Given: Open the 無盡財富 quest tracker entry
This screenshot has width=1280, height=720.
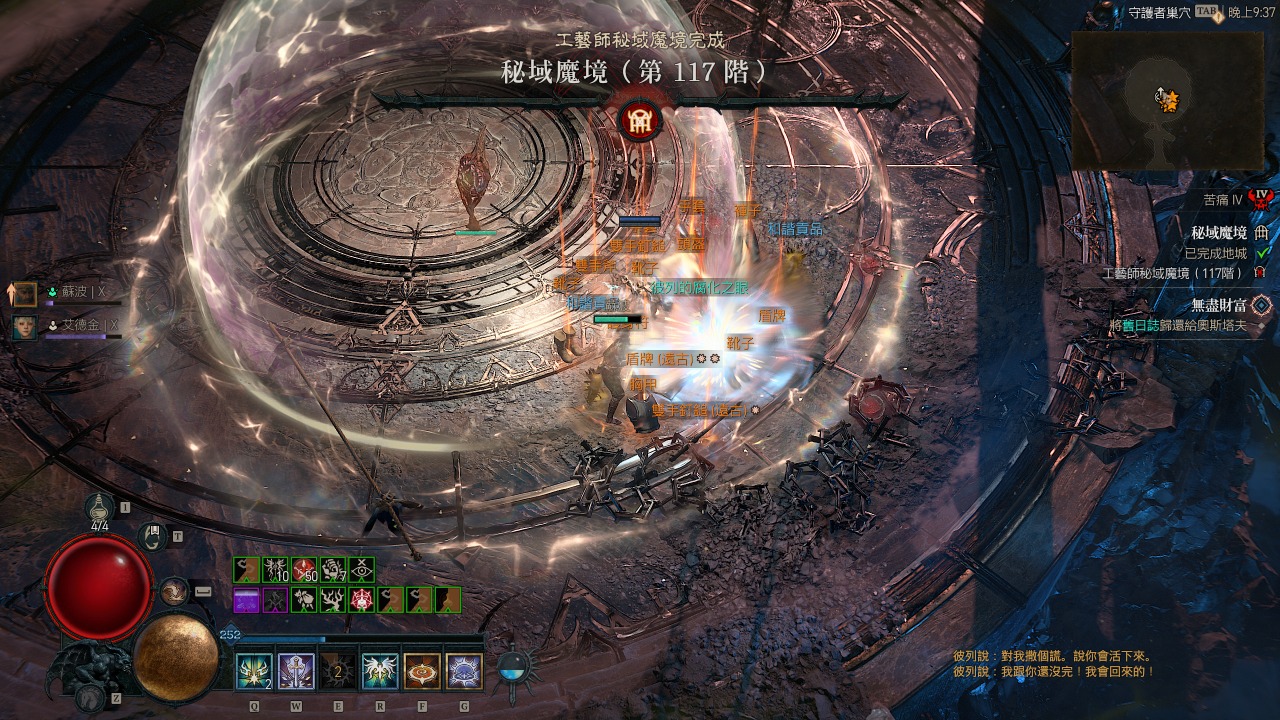Looking at the screenshot, I should [x=1218, y=305].
